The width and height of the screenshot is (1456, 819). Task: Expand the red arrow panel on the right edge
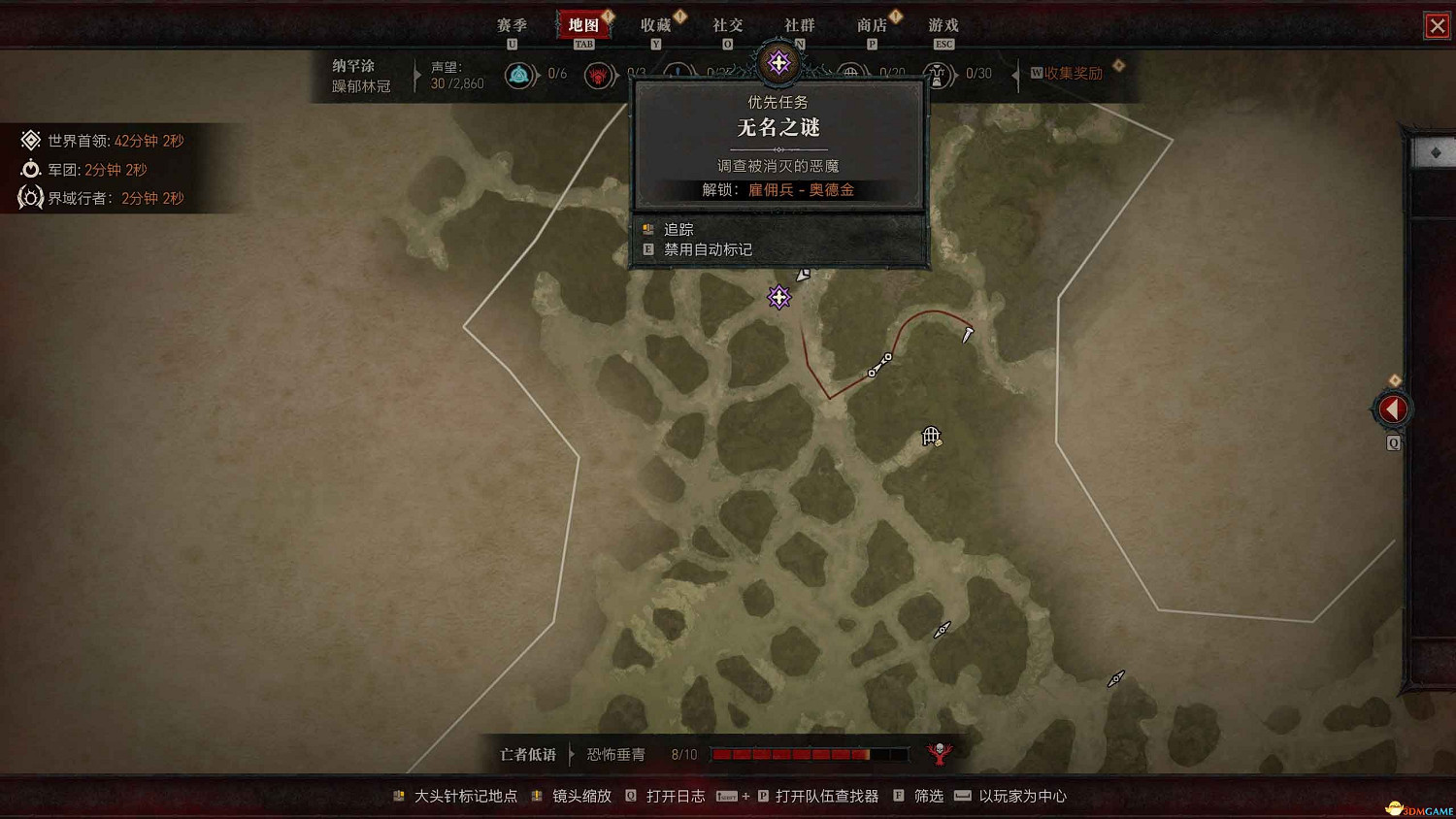[x=1392, y=408]
